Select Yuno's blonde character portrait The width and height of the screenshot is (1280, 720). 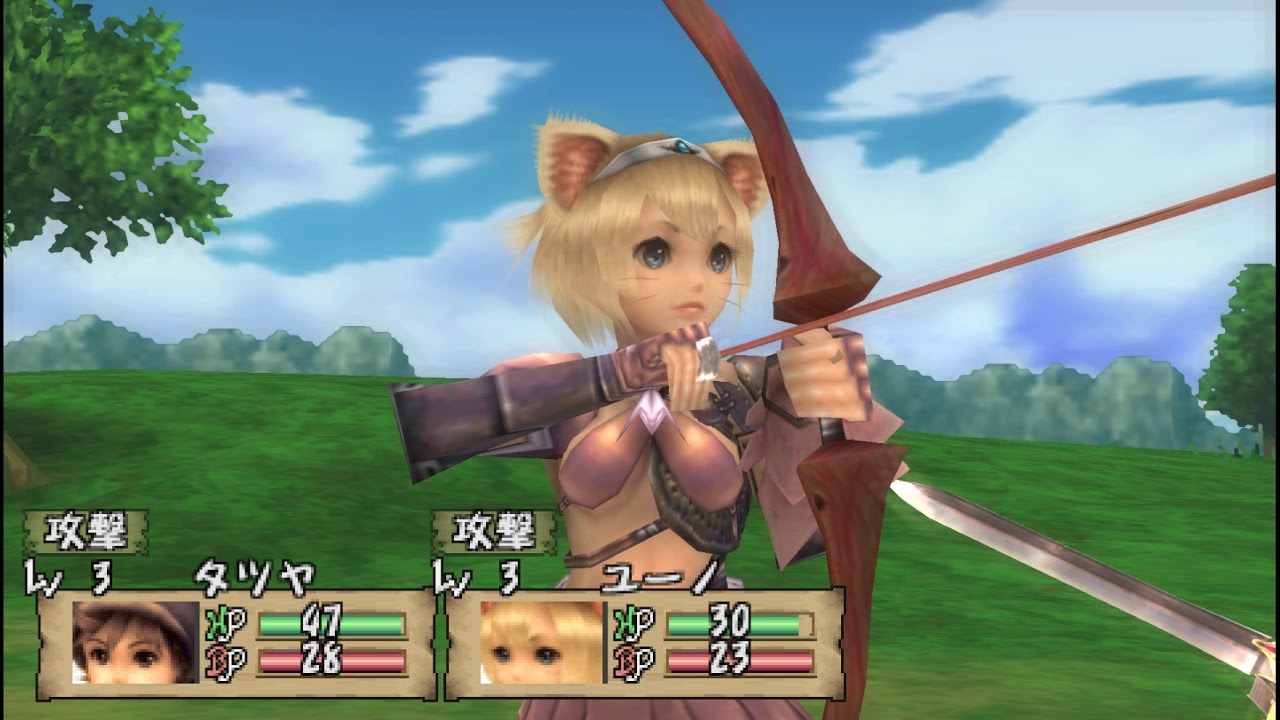click(541, 642)
